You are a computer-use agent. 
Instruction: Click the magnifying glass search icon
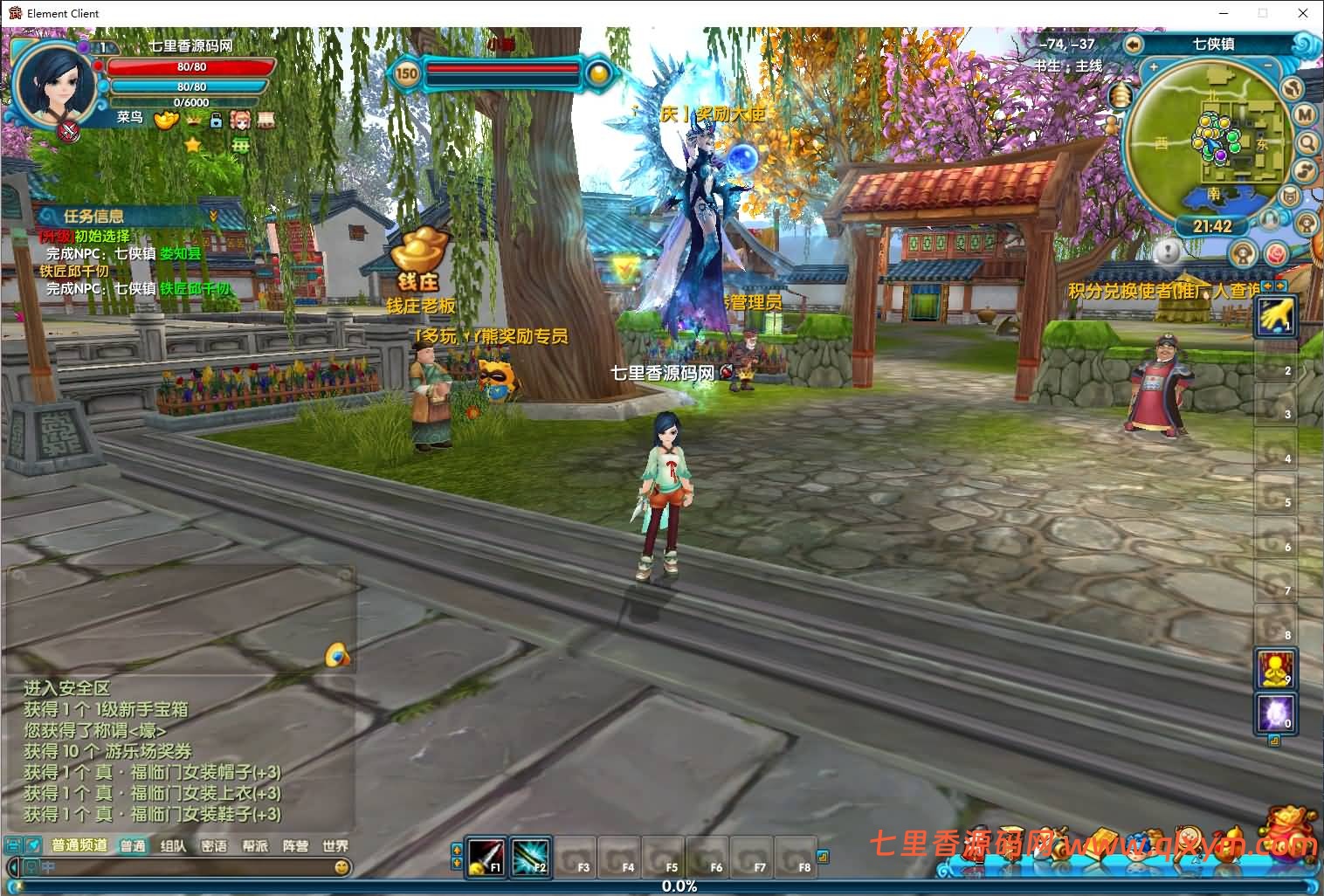(1307, 142)
